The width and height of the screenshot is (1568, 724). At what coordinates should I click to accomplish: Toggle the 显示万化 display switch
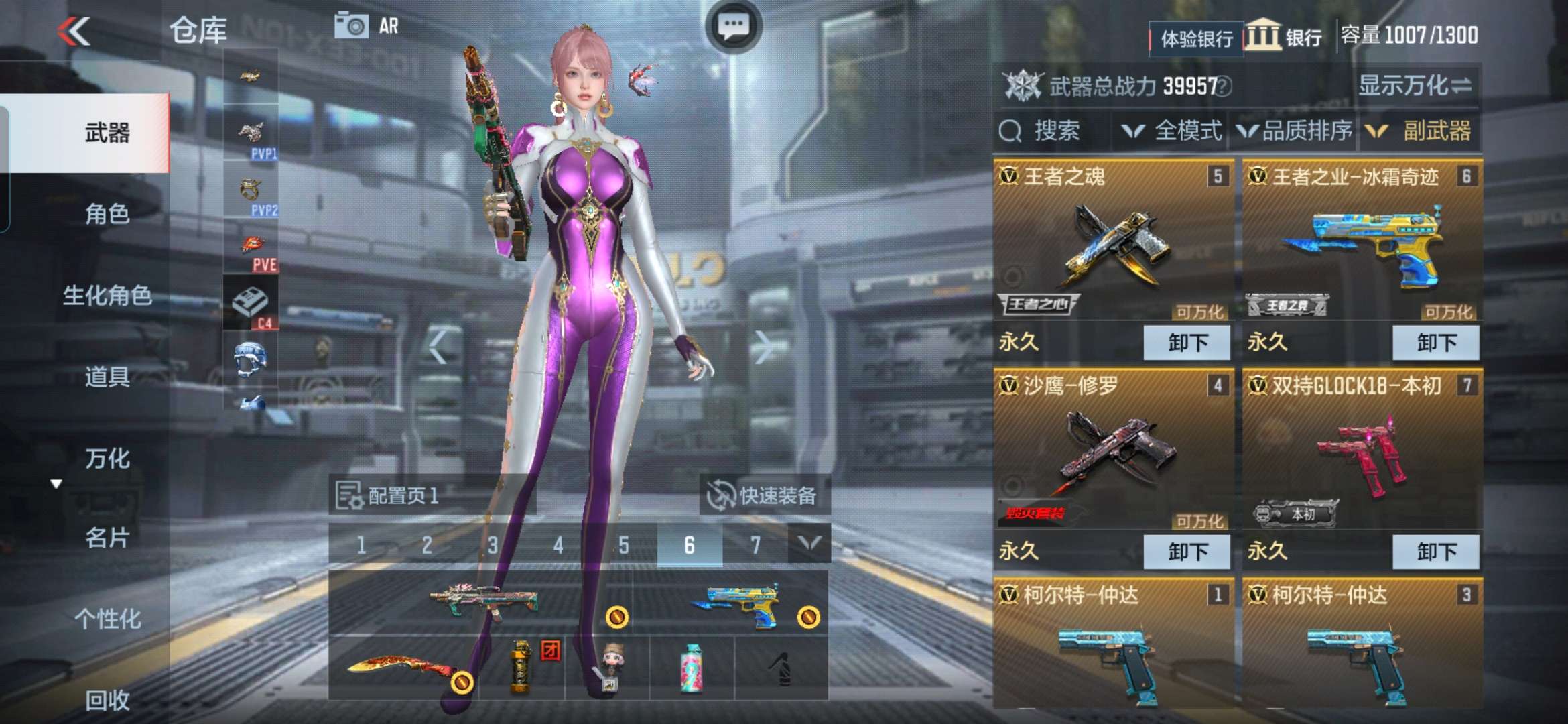coord(1414,86)
